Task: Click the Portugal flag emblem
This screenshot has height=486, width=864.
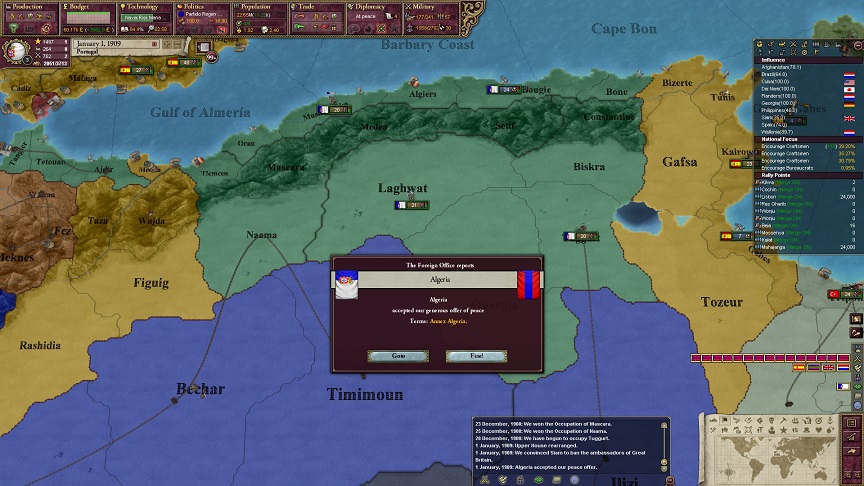Action: coord(19,52)
